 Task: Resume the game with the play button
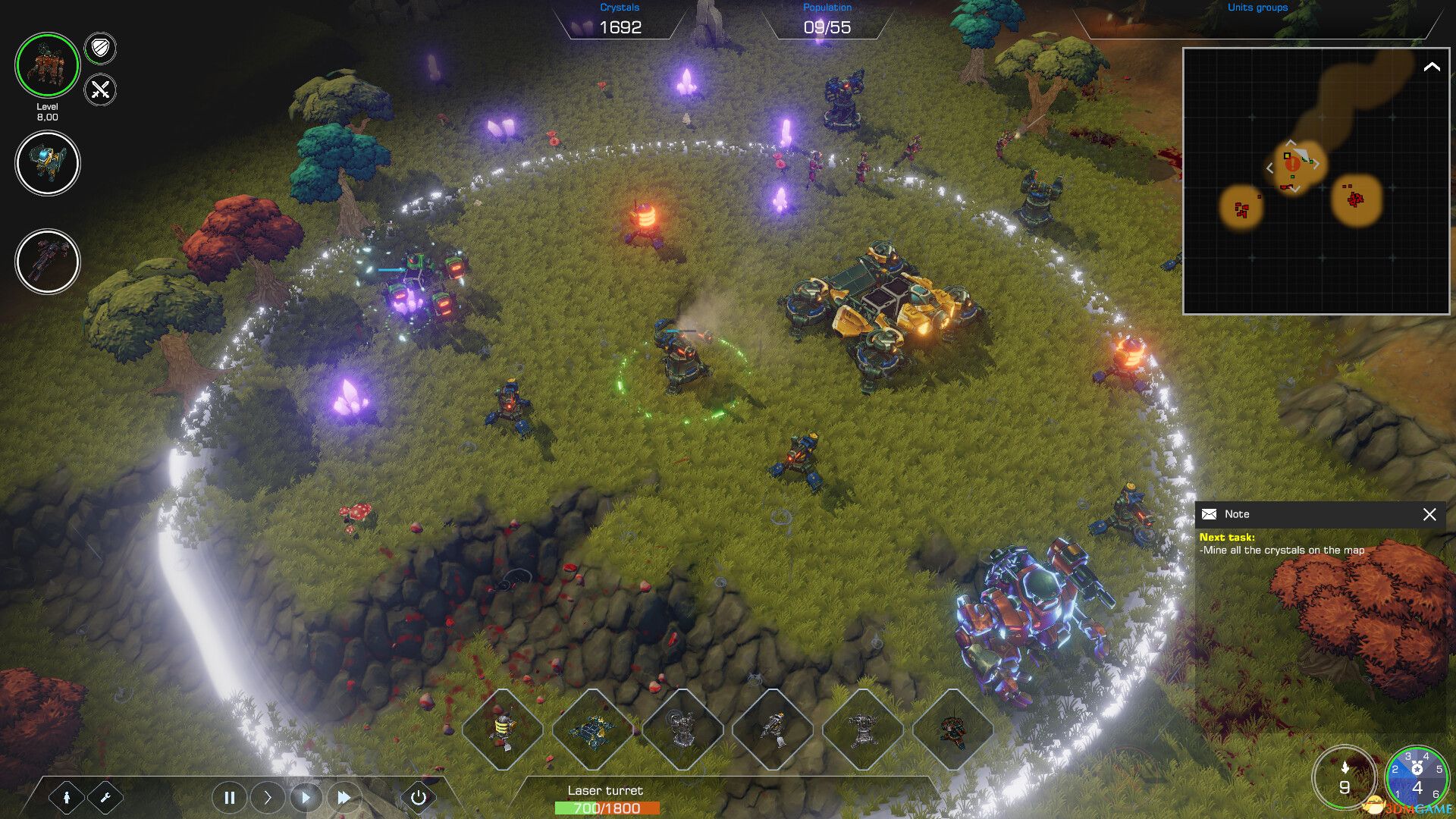pos(306,797)
